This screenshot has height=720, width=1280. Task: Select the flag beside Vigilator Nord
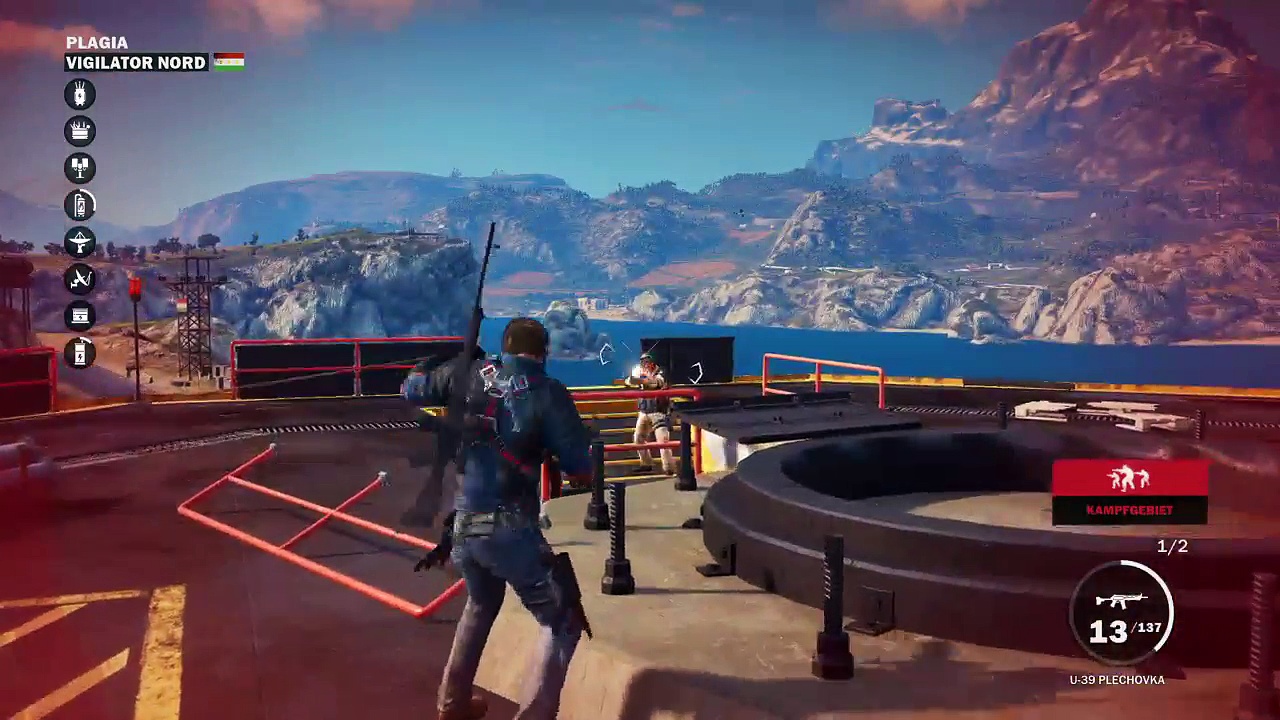229,62
